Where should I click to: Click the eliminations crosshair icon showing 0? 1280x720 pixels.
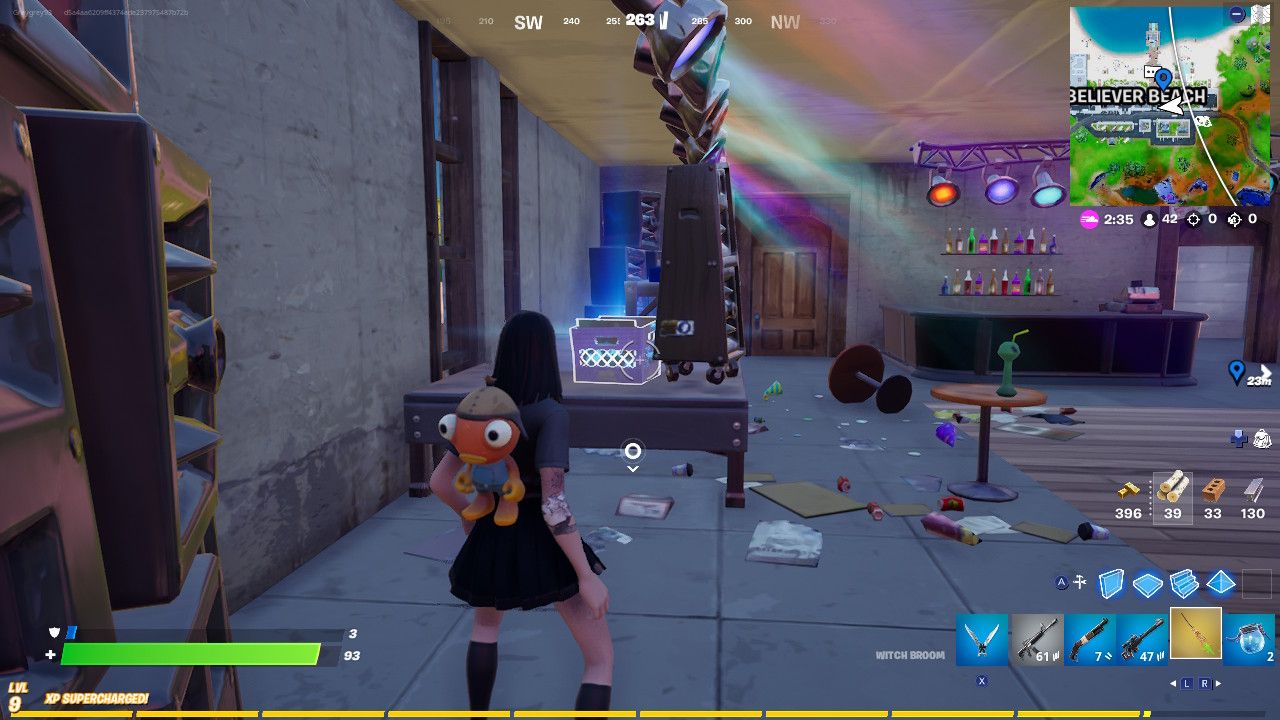1193,219
